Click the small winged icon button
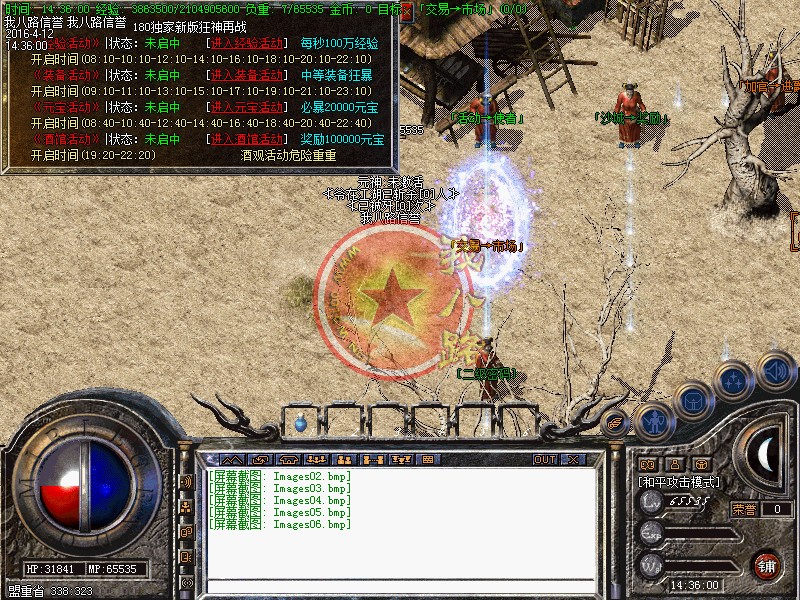Screen dimensions: 800x600 click(x=617, y=421)
